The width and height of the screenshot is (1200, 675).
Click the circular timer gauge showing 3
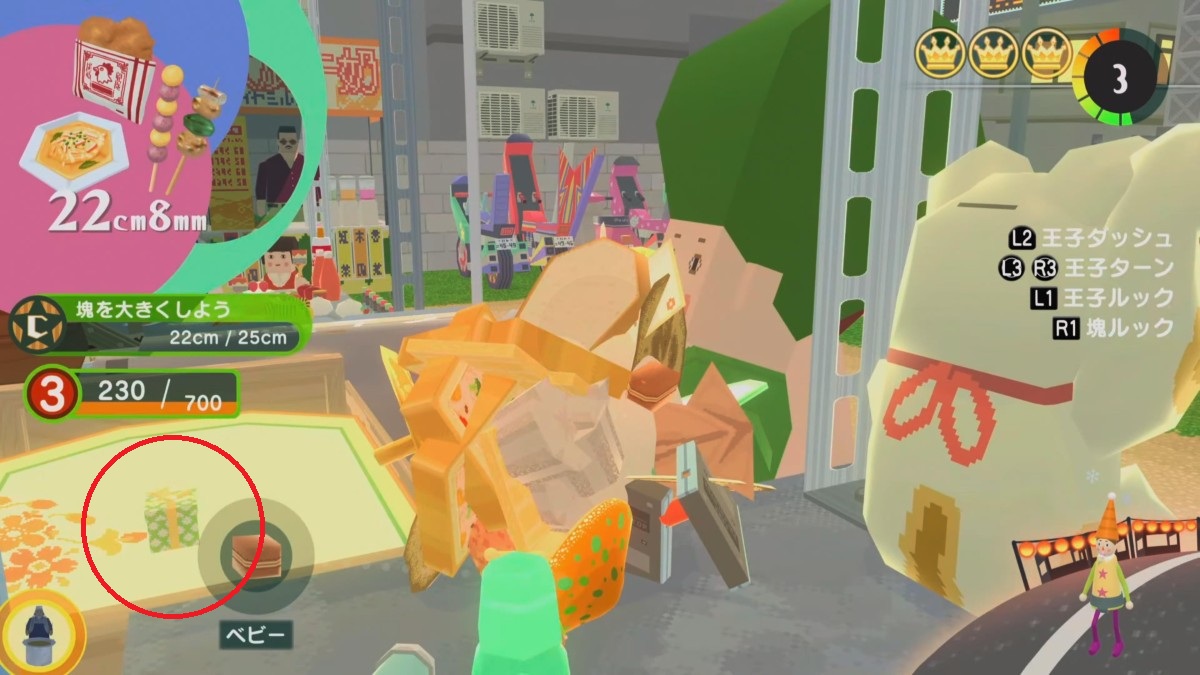1119,80
